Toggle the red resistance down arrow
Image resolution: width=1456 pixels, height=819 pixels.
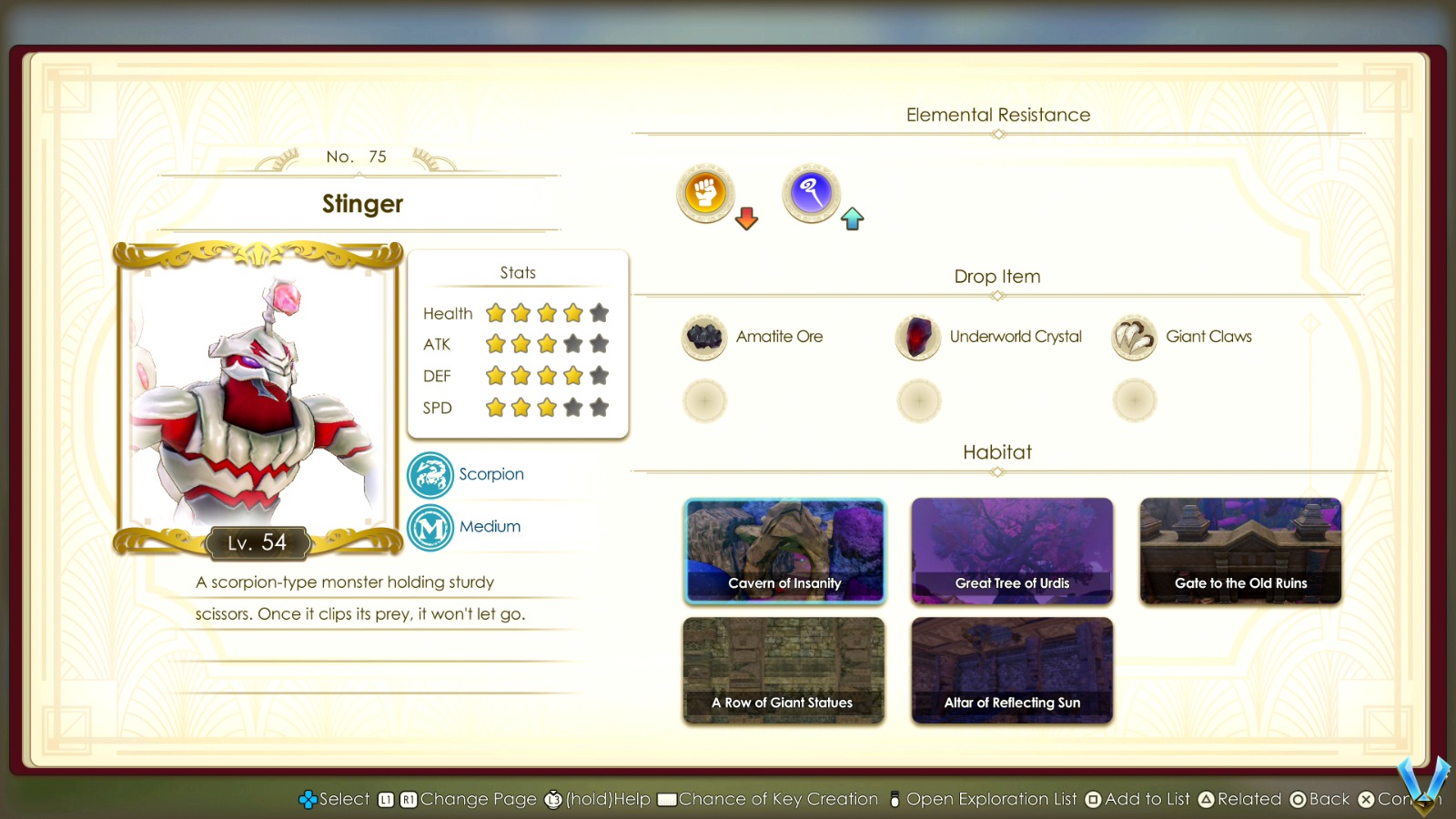[x=744, y=219]
